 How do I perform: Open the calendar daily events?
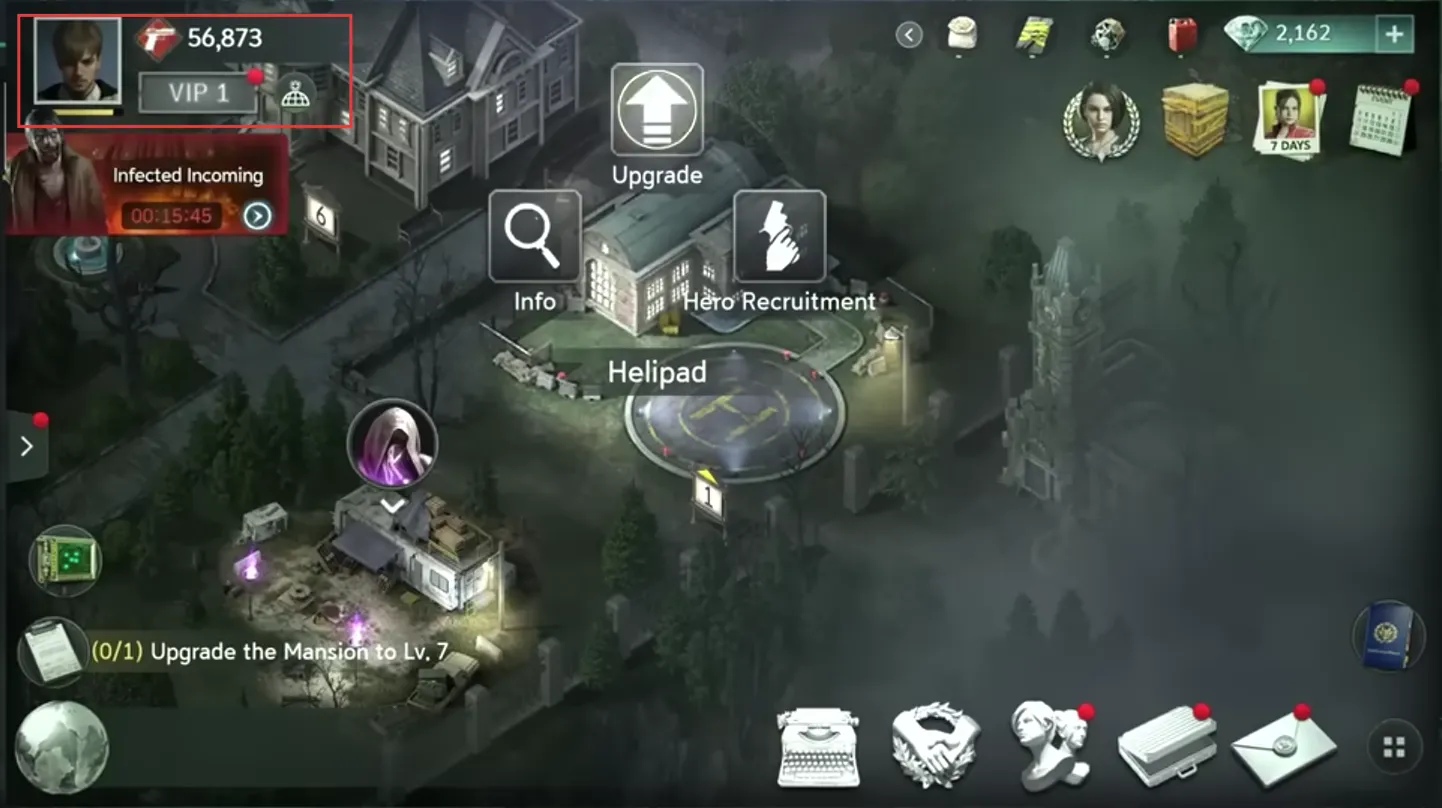[x=1382, y=120]
